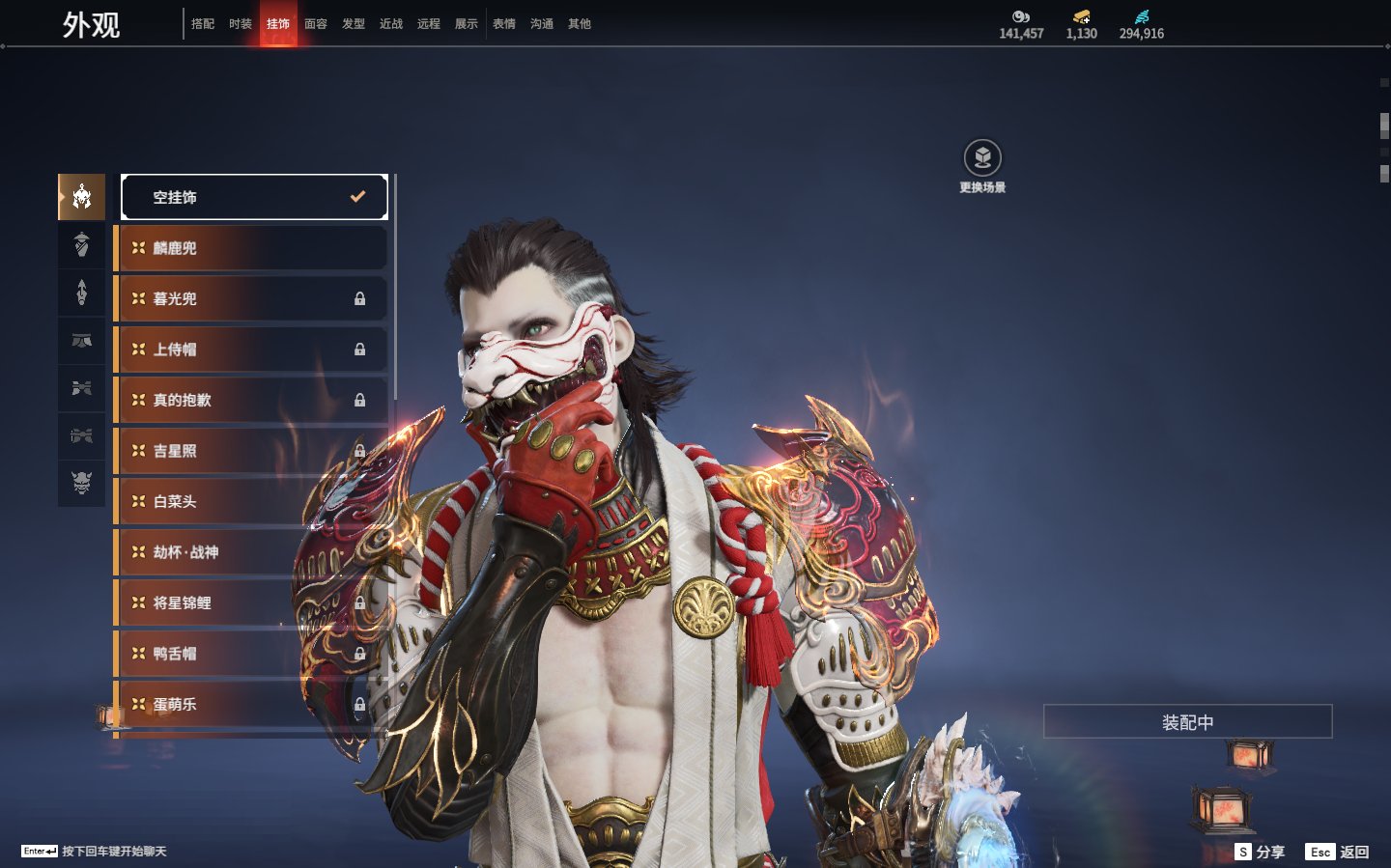Select the 白菜头 accessory
Screen dimensions: 1391x868
(x=251, y=501)
